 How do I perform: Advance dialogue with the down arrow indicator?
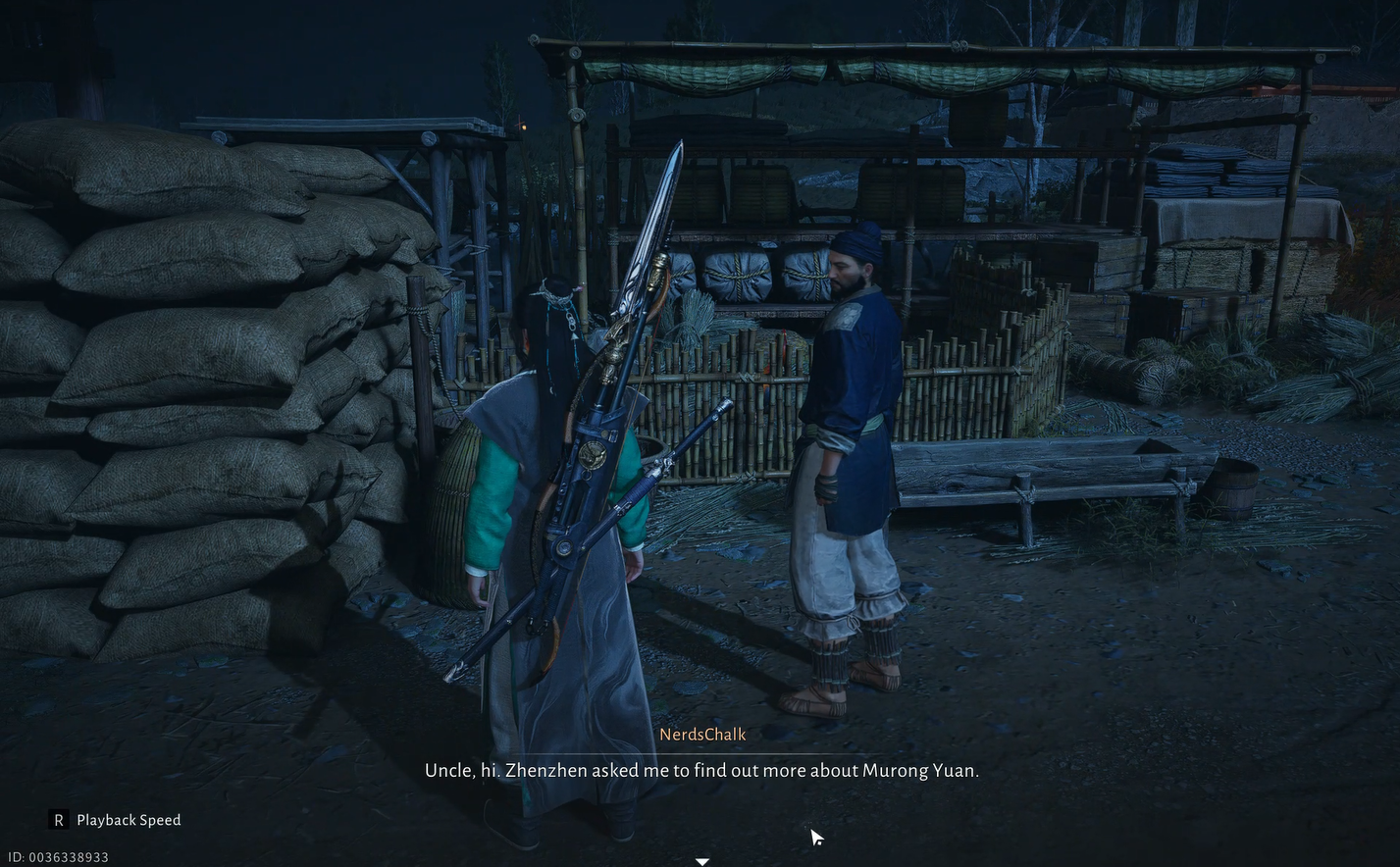click(x=702, y=861)
